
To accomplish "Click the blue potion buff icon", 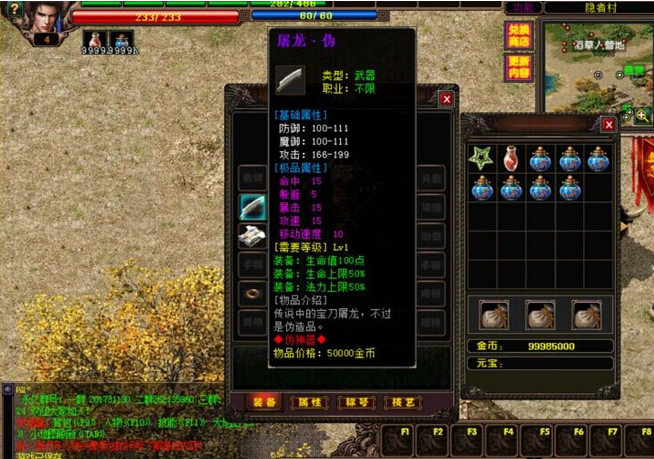I will click(122, 39).
